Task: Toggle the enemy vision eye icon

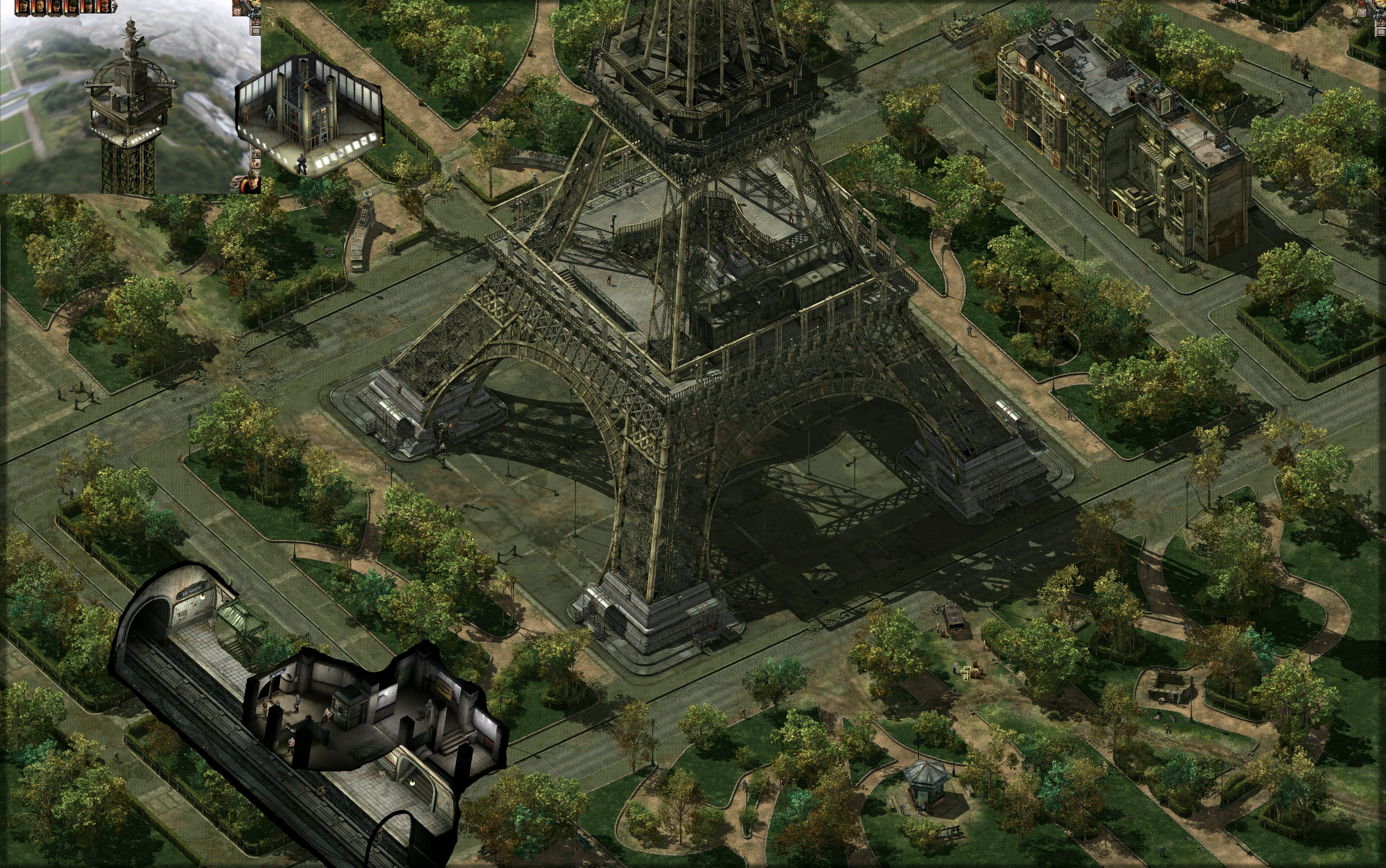Action: (x=236, y=185)
